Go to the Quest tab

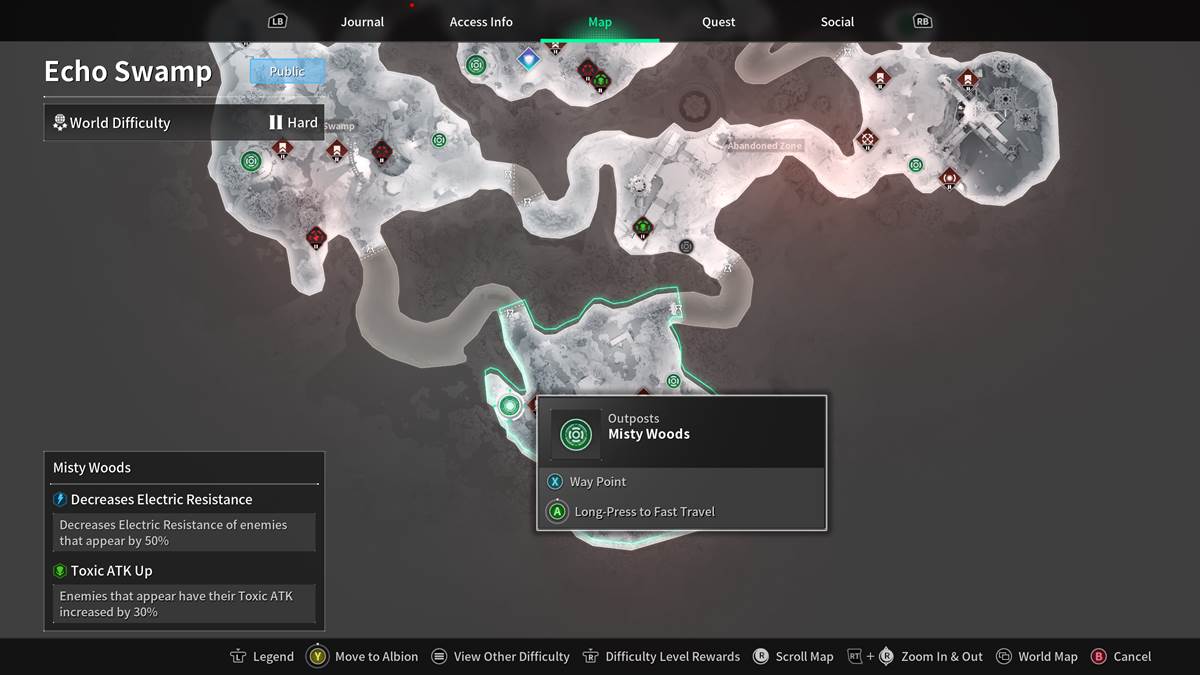(x=718, y=22)
